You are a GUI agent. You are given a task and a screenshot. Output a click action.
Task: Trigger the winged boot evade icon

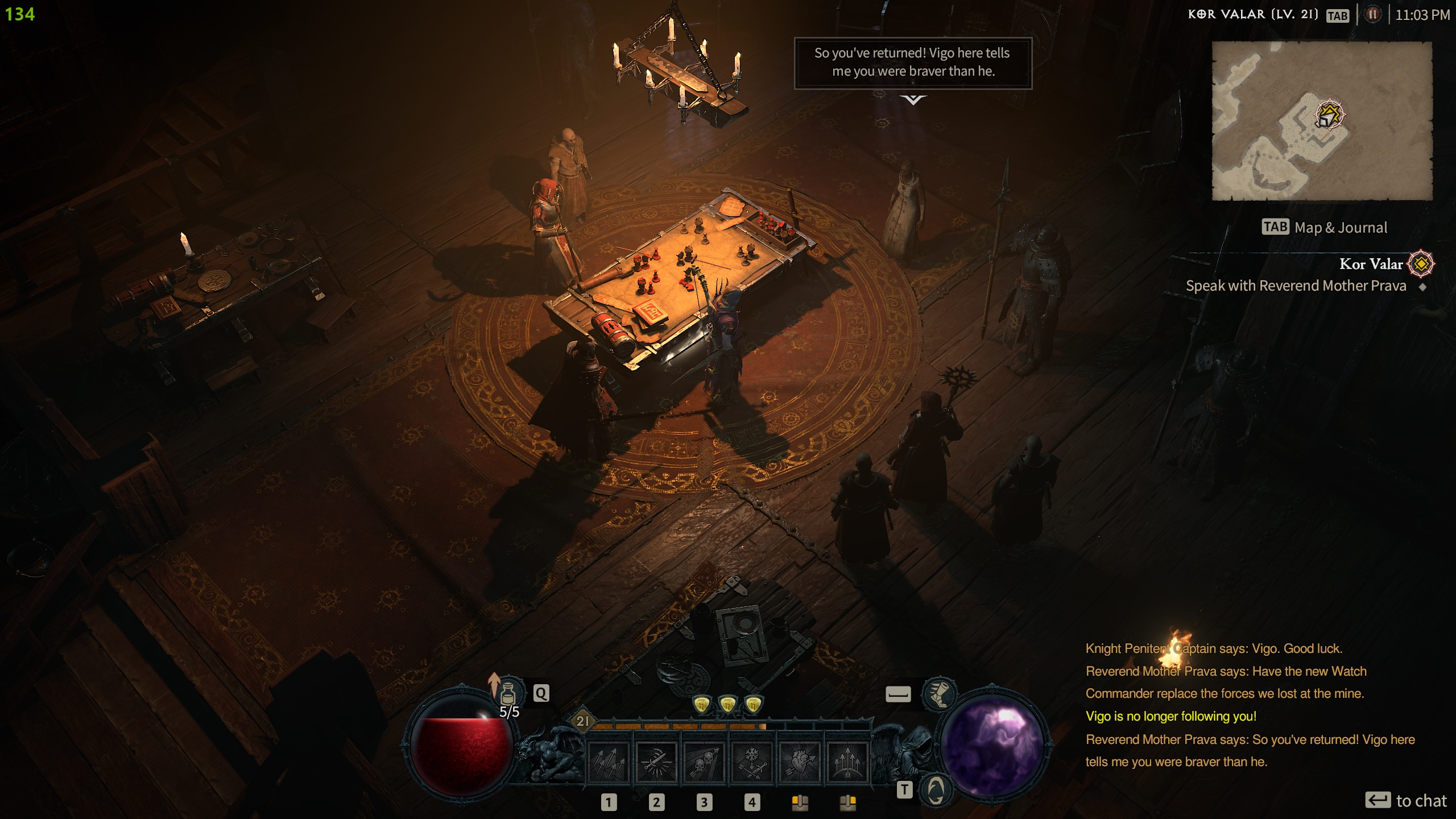(939, 693)
